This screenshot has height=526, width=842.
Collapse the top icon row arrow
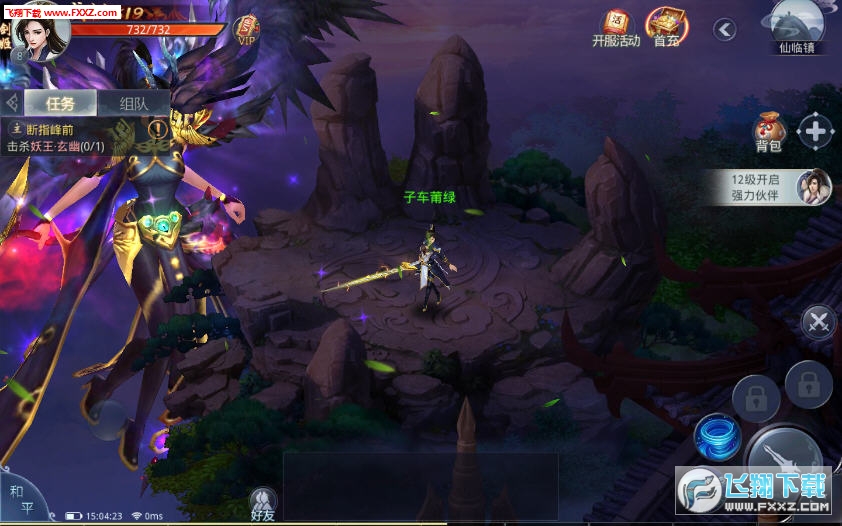724,29
